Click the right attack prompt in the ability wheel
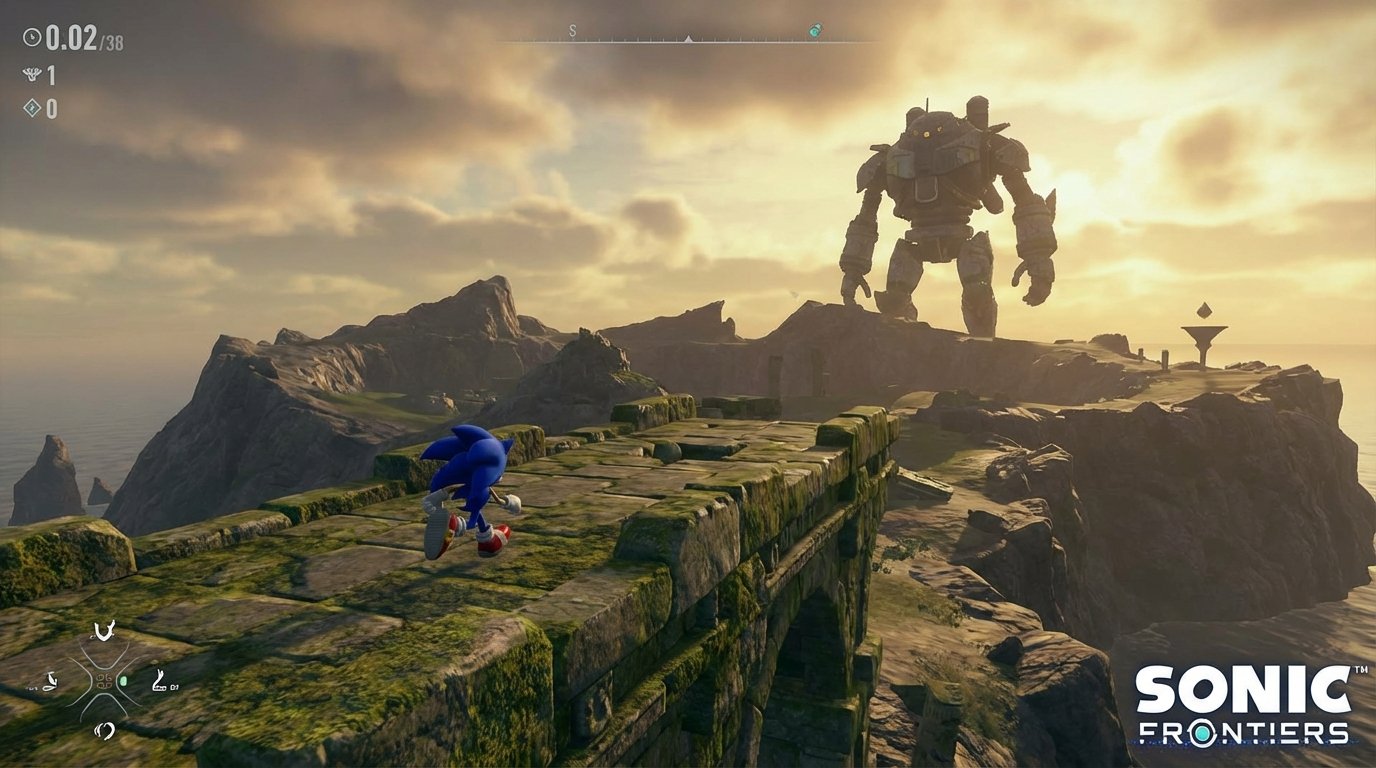The height and width of the screenshot is (768, 1376). (x=160, y=680)
